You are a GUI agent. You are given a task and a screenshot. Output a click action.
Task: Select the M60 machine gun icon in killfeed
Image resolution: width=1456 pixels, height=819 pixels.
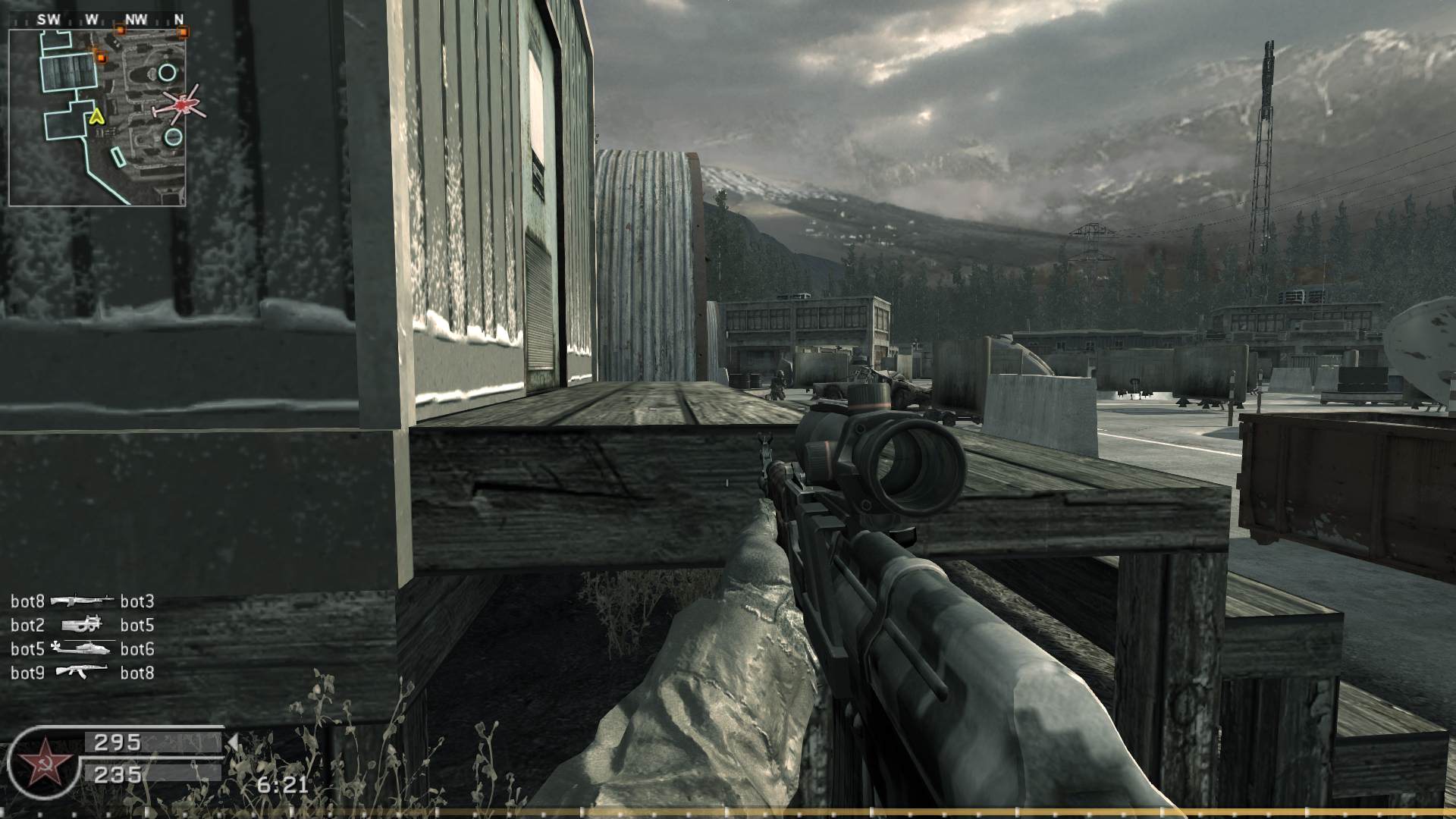click(x=82, y=600)
